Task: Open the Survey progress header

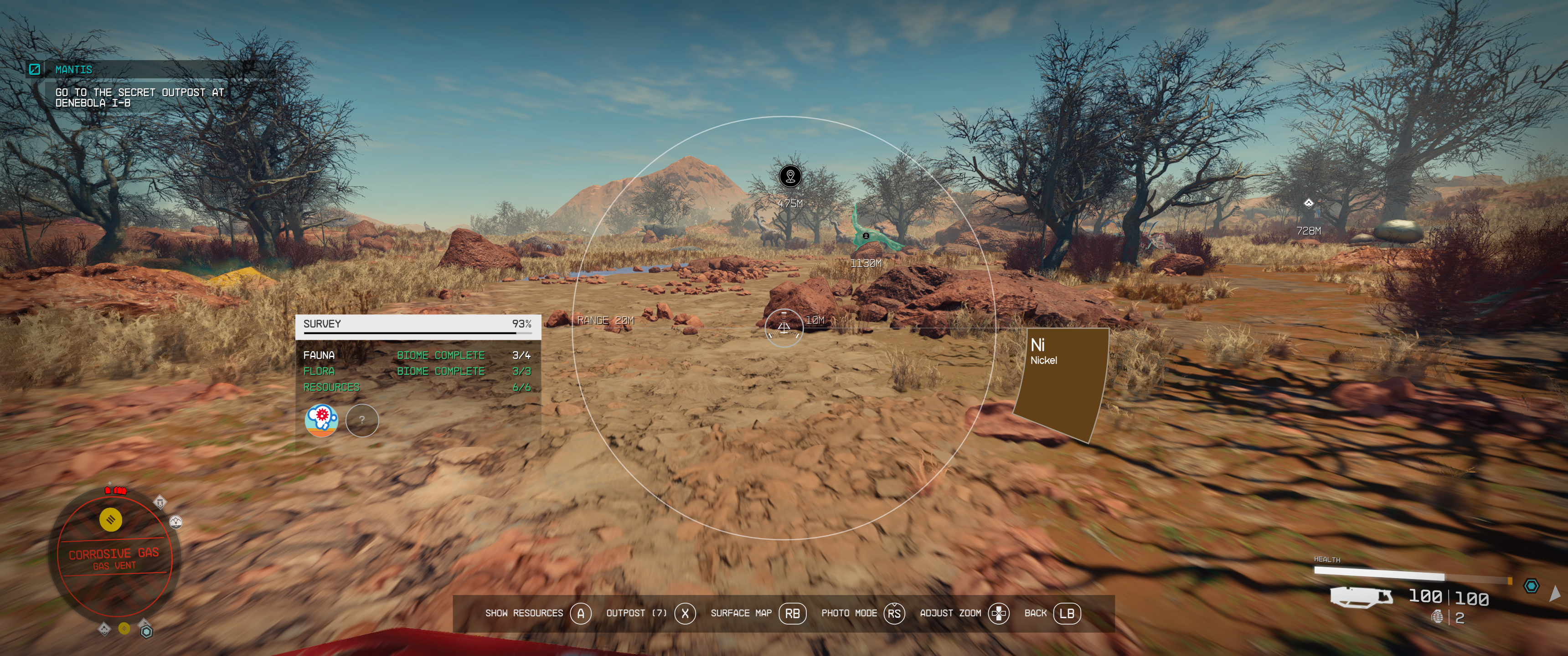Action: [418, 324]
